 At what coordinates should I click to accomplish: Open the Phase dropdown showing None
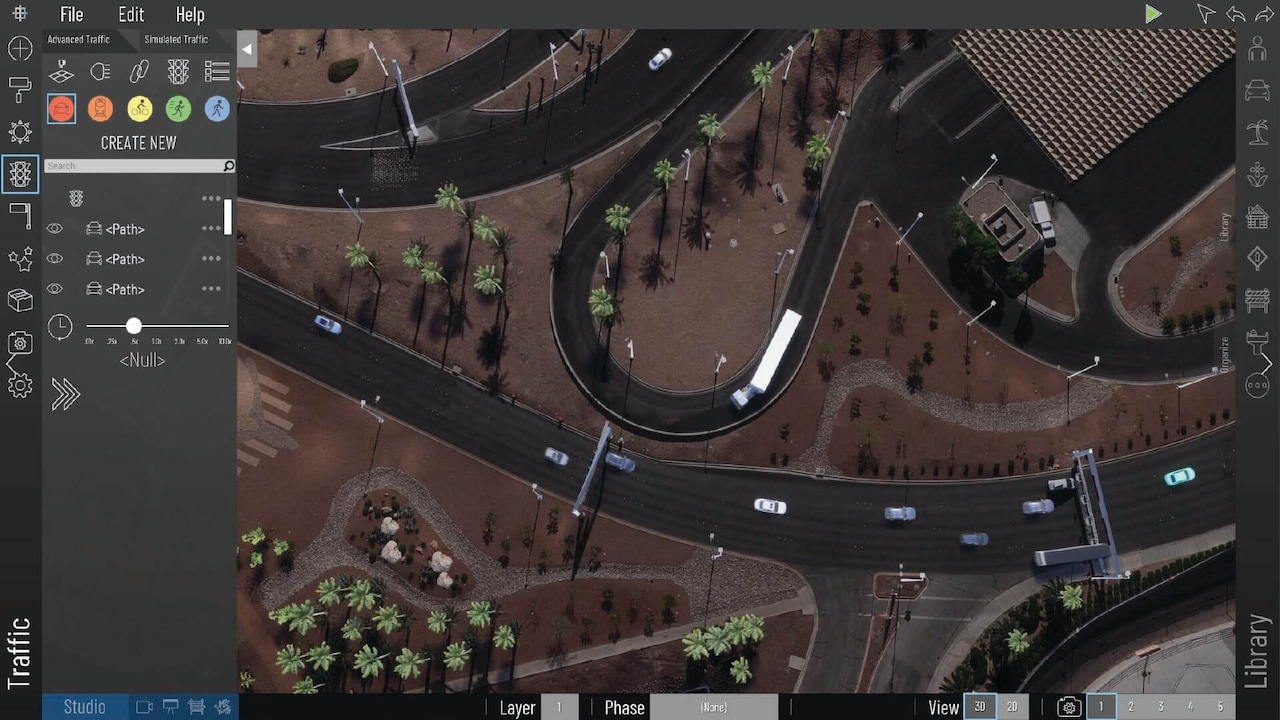point(713,707)
